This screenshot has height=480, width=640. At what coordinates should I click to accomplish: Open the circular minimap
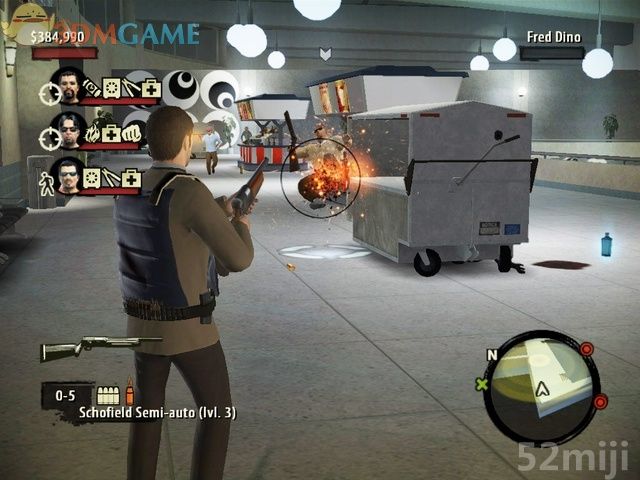point(541,386)
